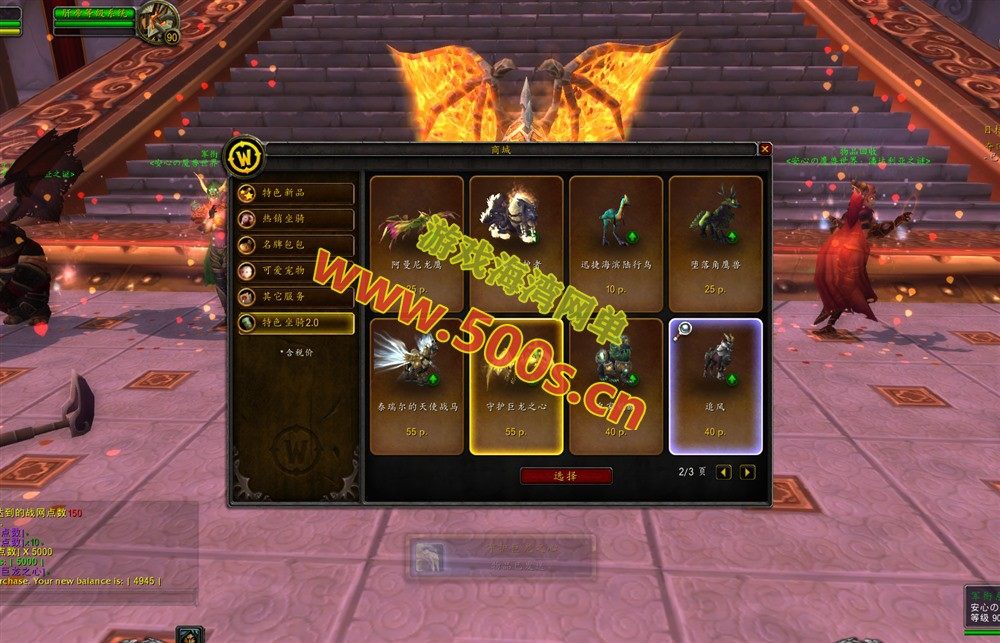Go to the next shop page

click(747, 472)
